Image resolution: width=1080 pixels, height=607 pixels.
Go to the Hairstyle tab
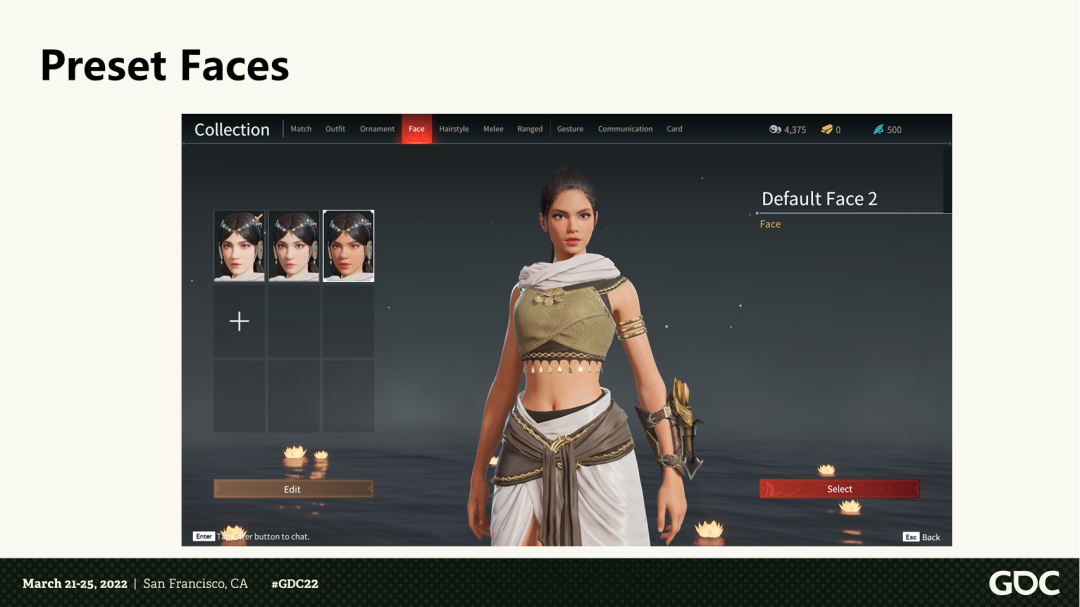coord(454,129)
